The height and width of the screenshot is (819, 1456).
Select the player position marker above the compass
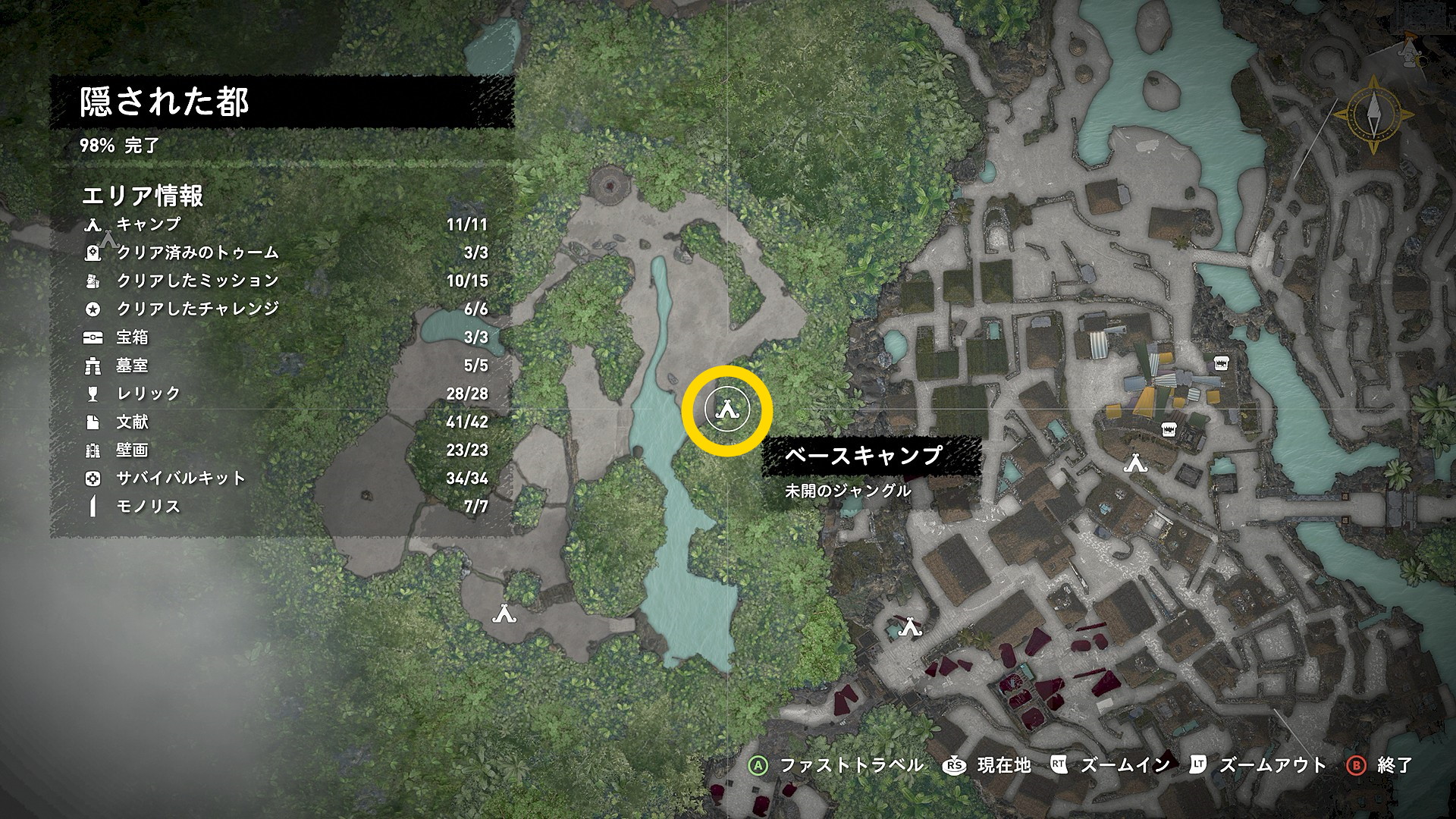pos(1409,49)
